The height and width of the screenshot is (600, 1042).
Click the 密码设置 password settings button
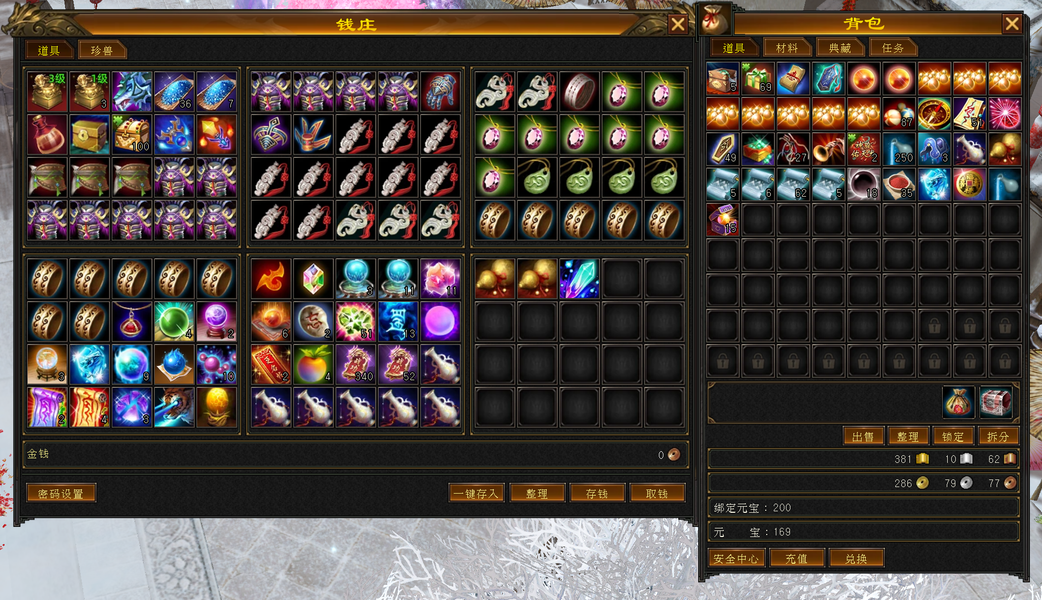(x=61, y=493)
